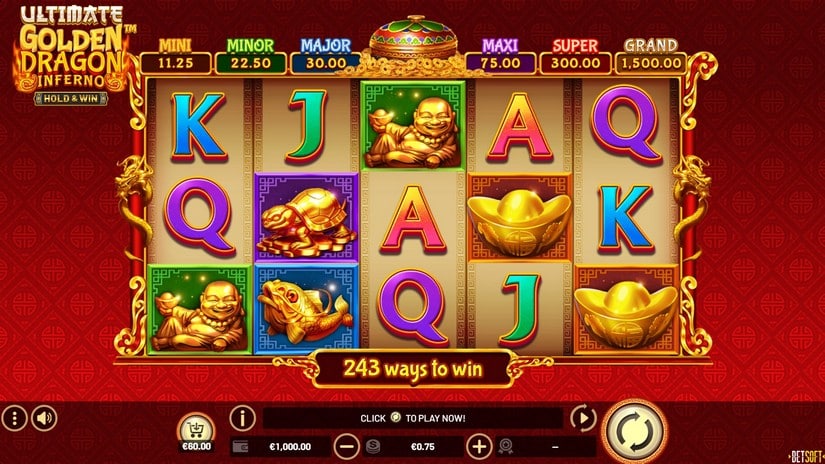Decrease the bet with the minus button
This screenshot has width=825, height=464.
coord(346,447)
